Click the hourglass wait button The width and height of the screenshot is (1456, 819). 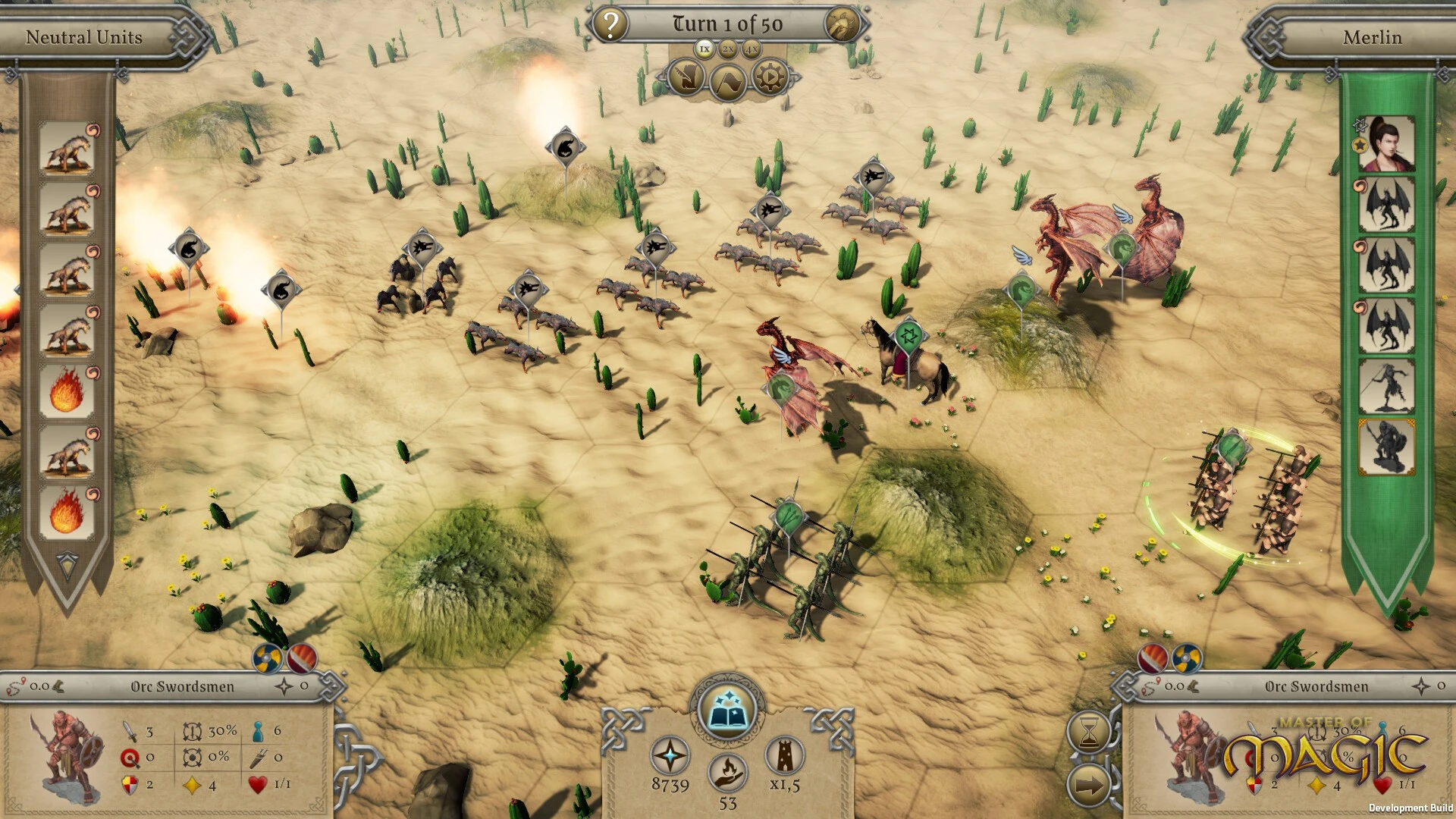tap(1089, 732)
